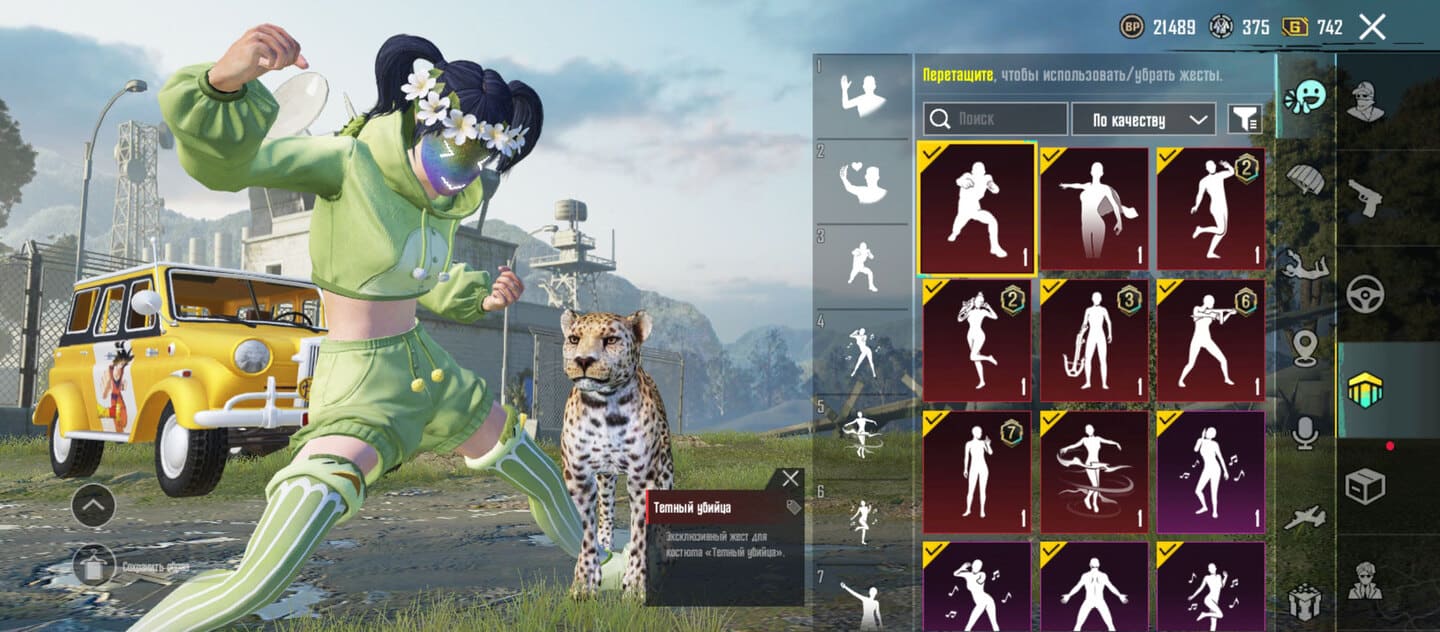Switch to the parachute category tab
The height and width of the screenshot is (632, 1440).
[1305, 180]
